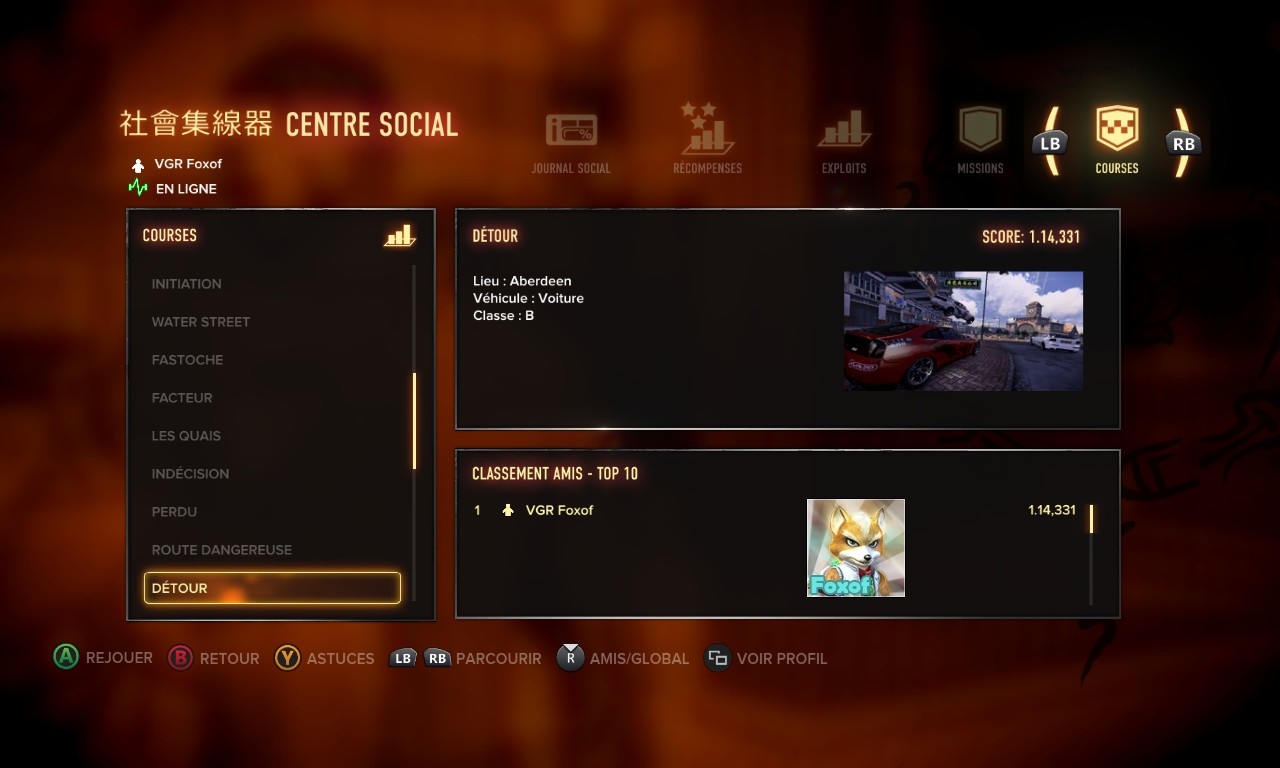View the Détour race preview thumbnail
Image resolution: width=1280 pixels, height=768 pixels.
click(x=963, y=331)
